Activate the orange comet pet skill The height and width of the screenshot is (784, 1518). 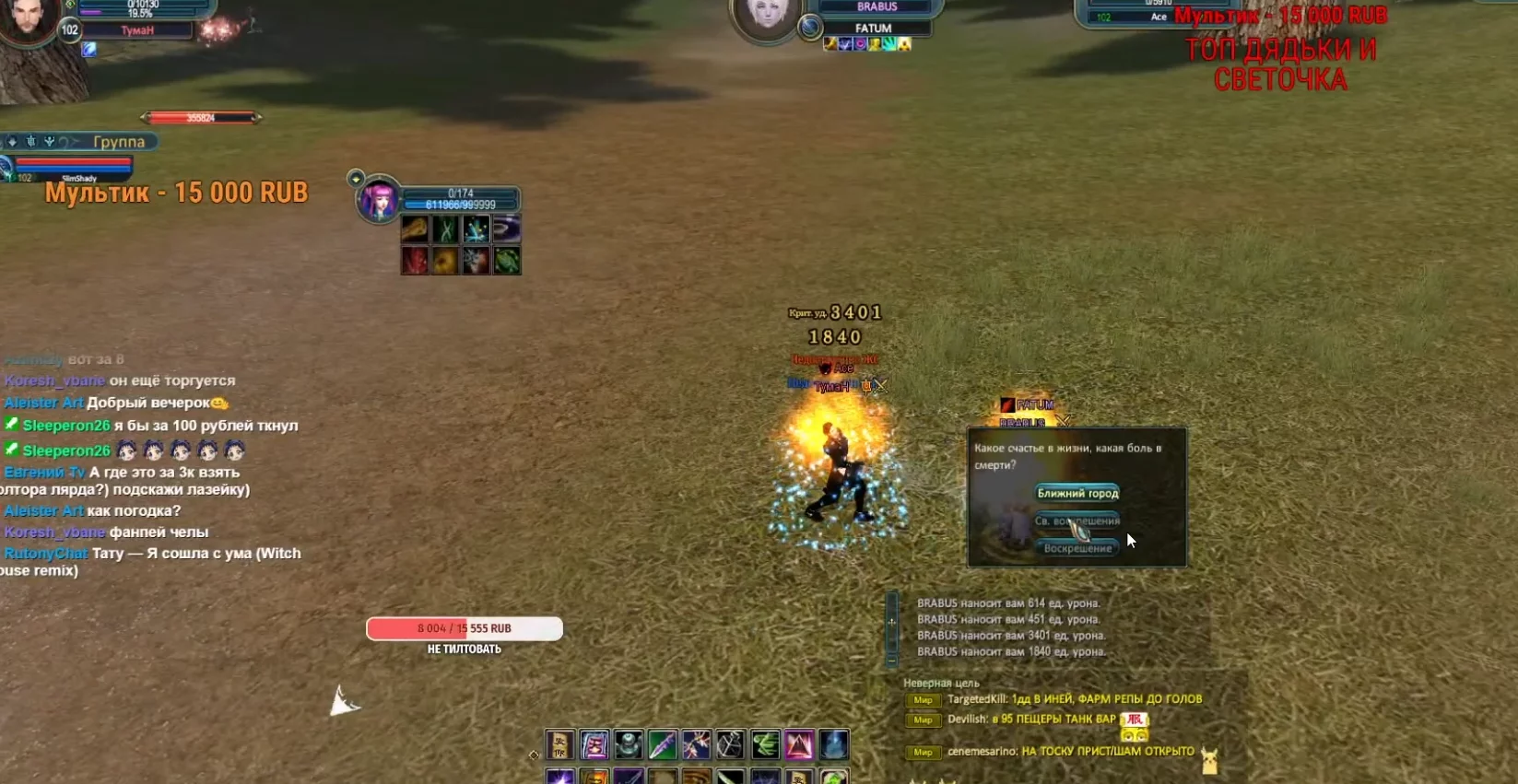(415, 228)
